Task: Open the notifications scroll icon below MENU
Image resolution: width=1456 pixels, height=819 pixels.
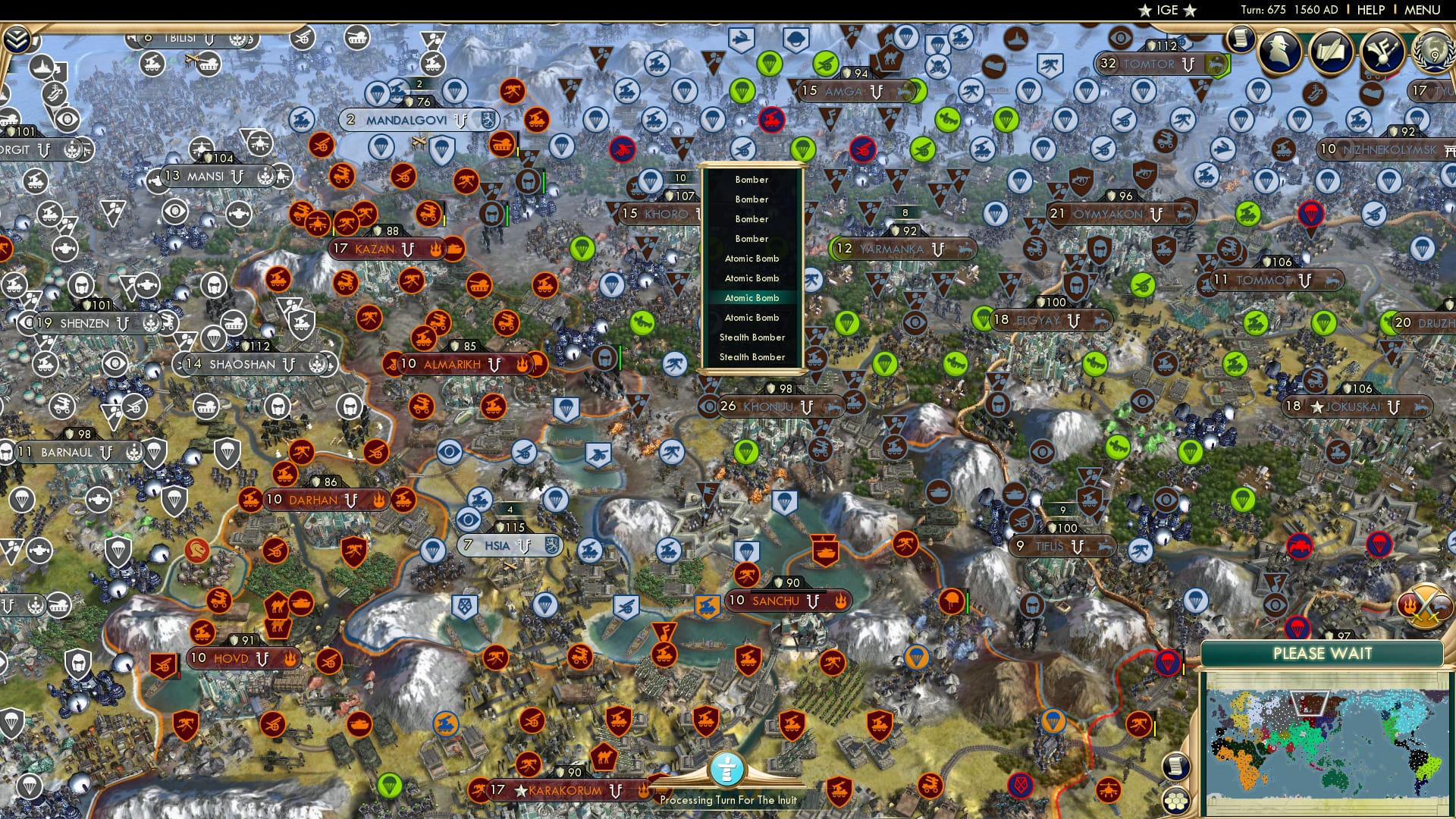Action: click(1241, 39)
